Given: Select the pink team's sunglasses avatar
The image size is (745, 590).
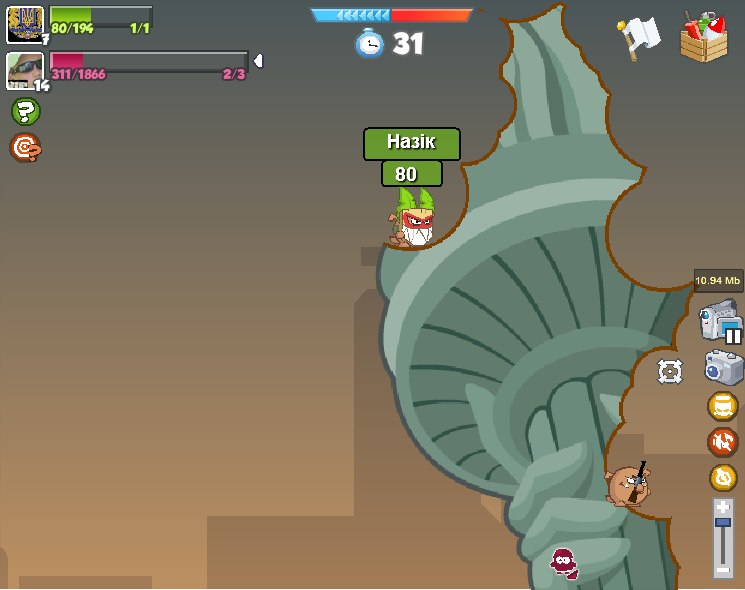Looking at the screenshot, I should (x=24, y=70).
